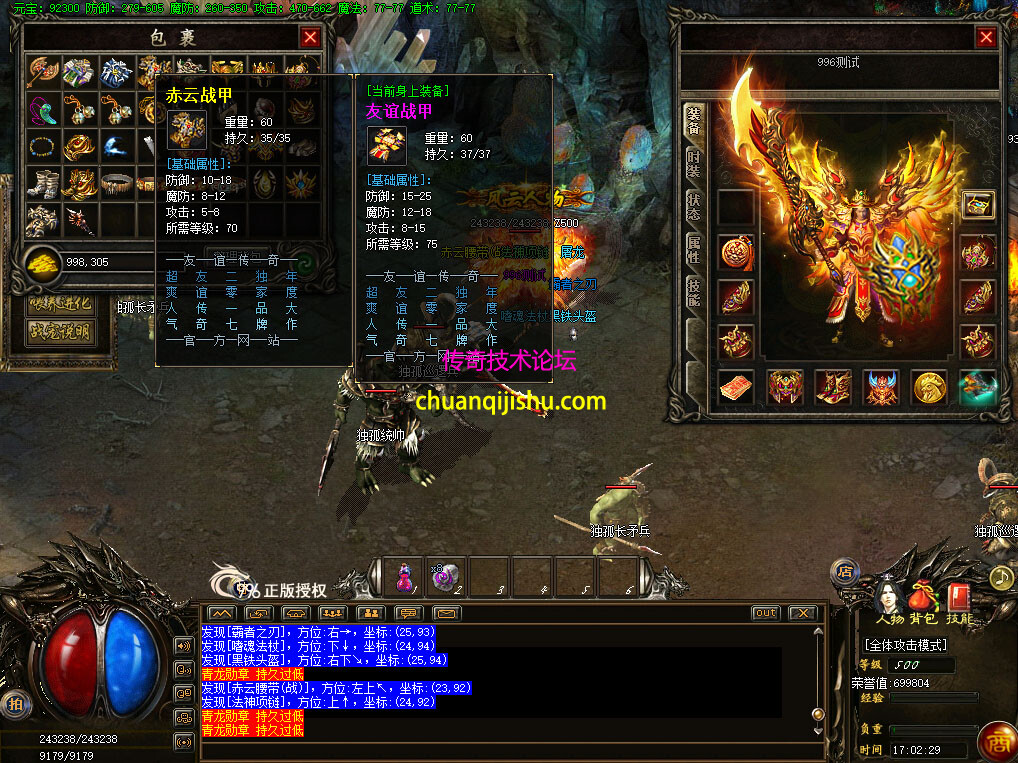Close the 包裹 inventory window

coord(311,38)
